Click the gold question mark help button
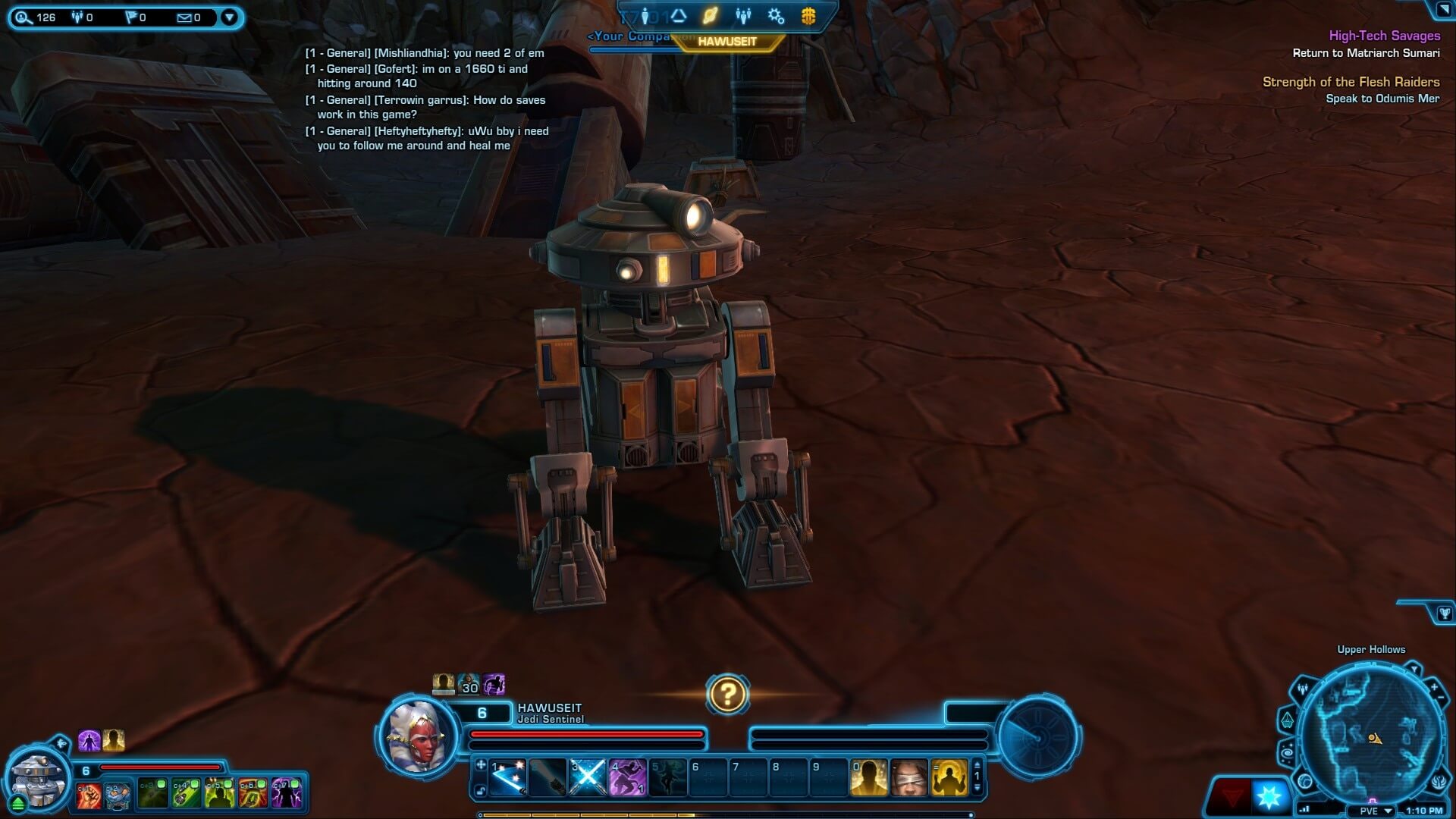This screenshot has width=1456, height=819. coord(727,694)
